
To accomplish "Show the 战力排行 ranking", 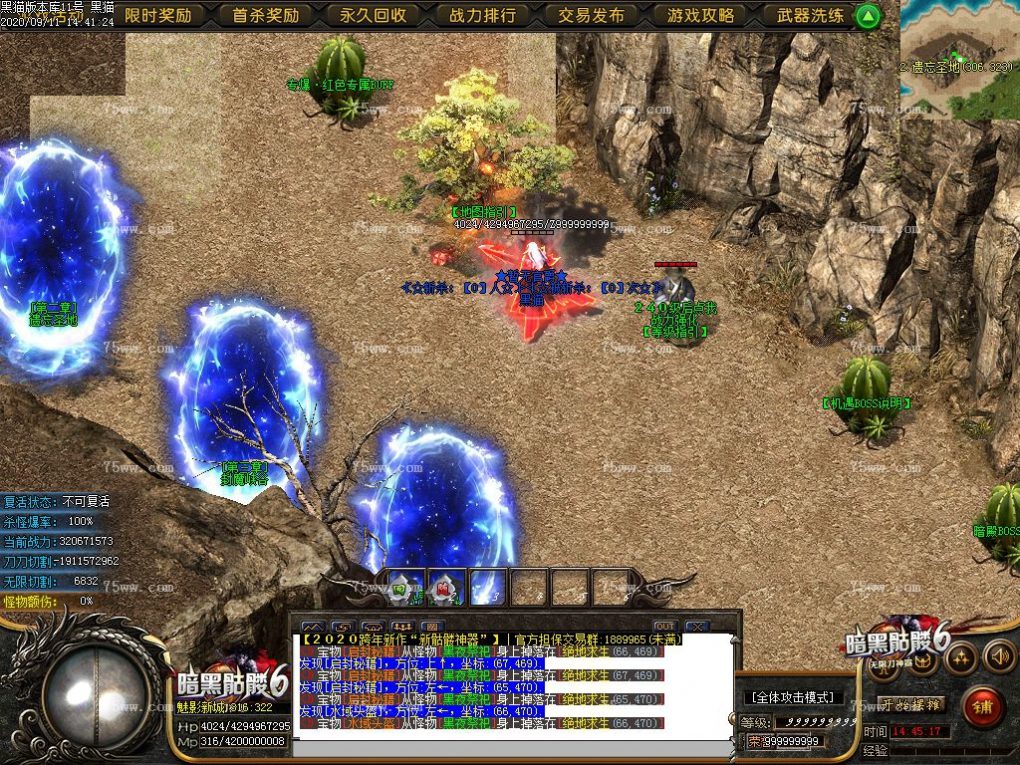I will pyautogui.click(x=483, y=15).
